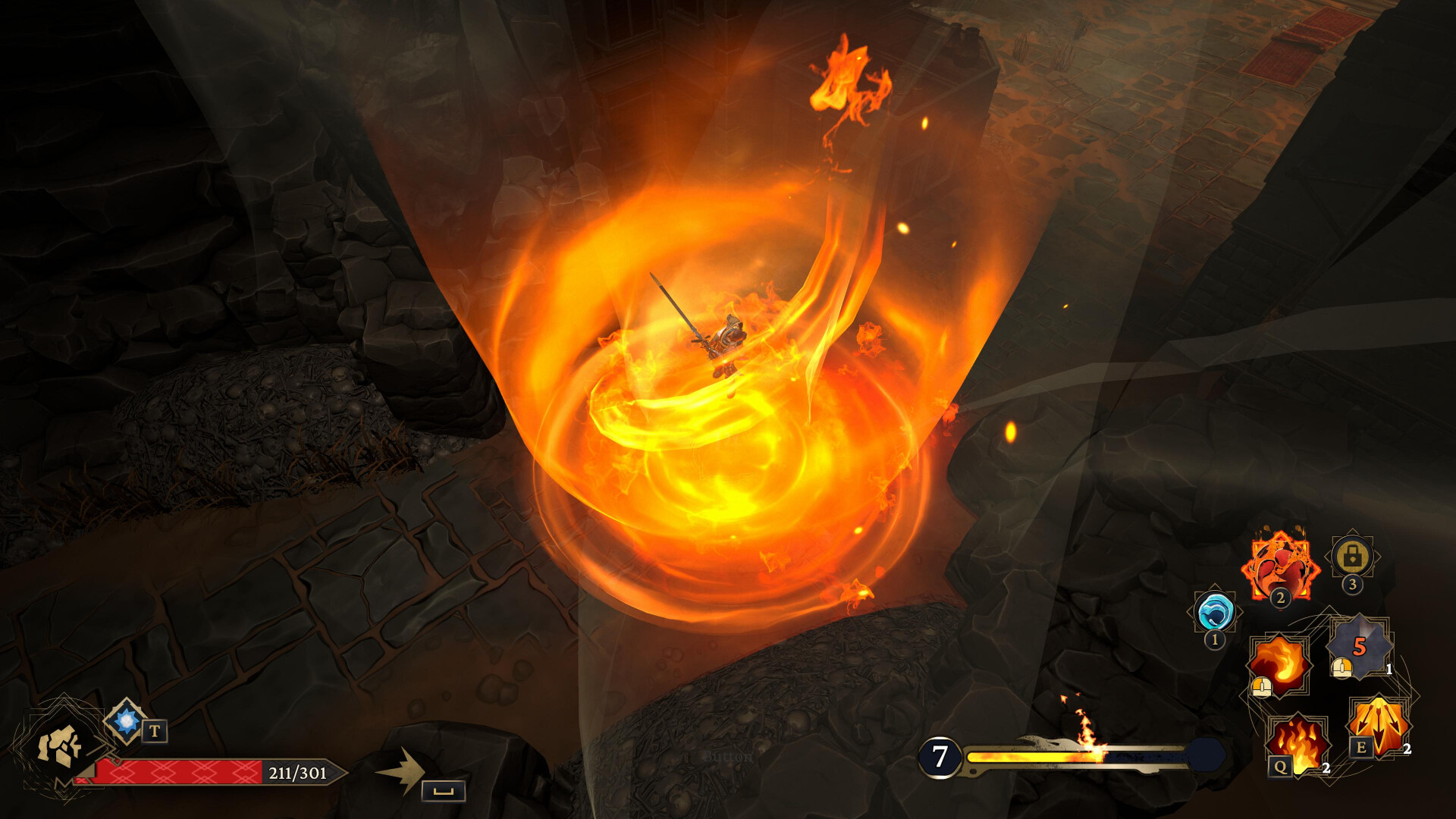The width and height of the screenshot is (1456, 819).
Task: Click the T keybind label next to the buff
Action: coord(154,732)
